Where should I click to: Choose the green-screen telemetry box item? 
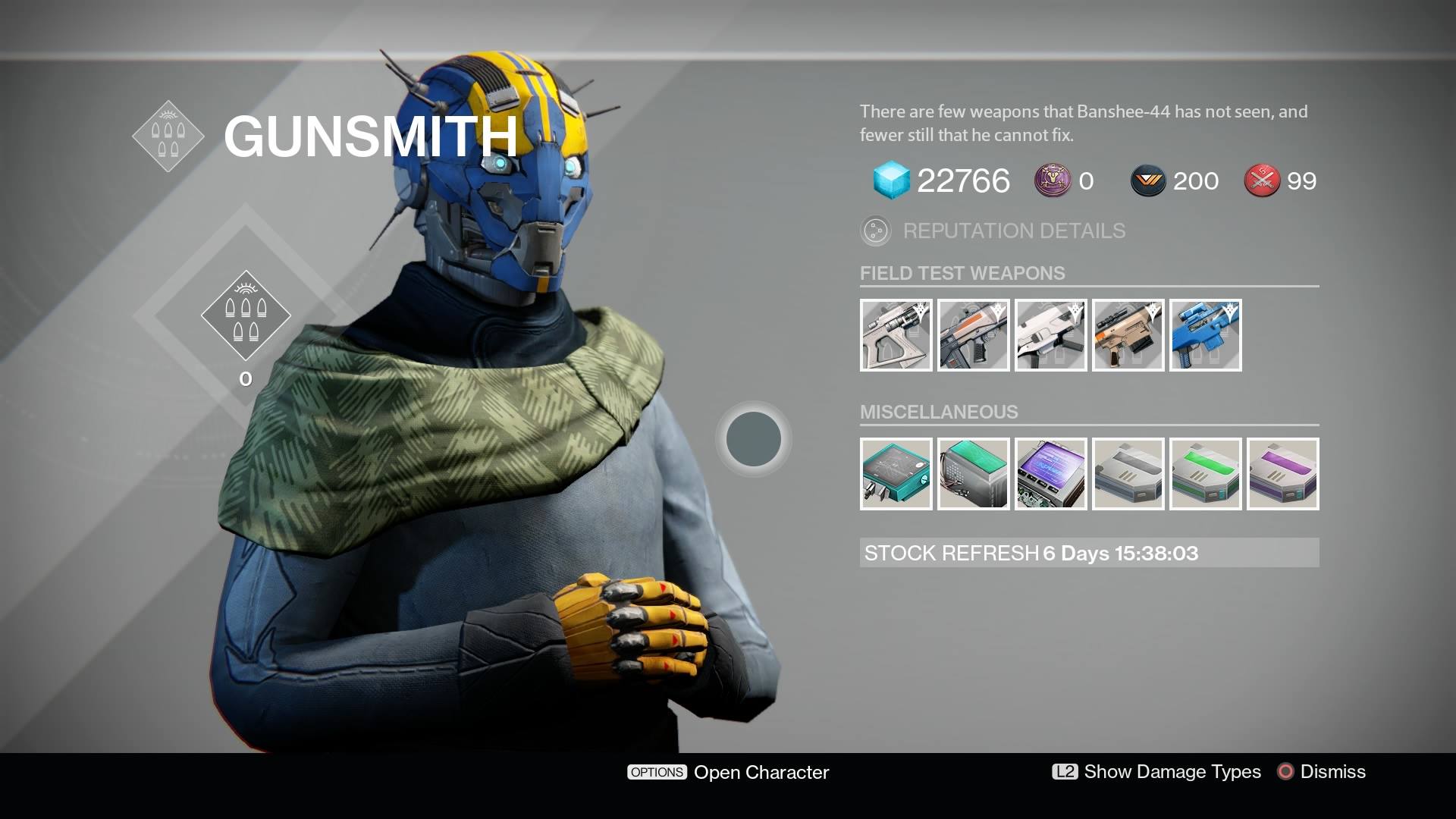coord(973,474)
